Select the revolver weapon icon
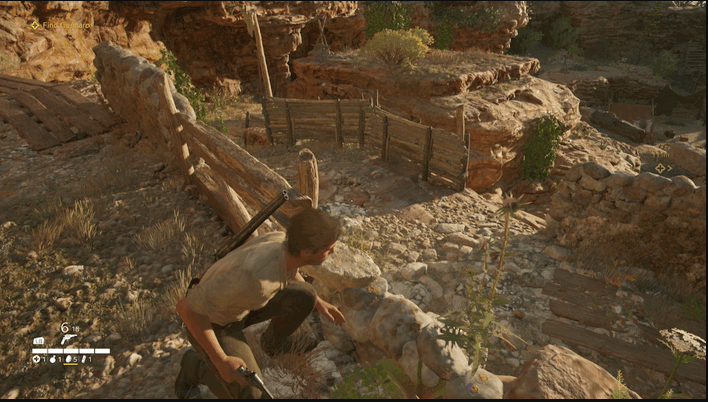Viewport: 708px width, 402px height. (x=68, y=339)
